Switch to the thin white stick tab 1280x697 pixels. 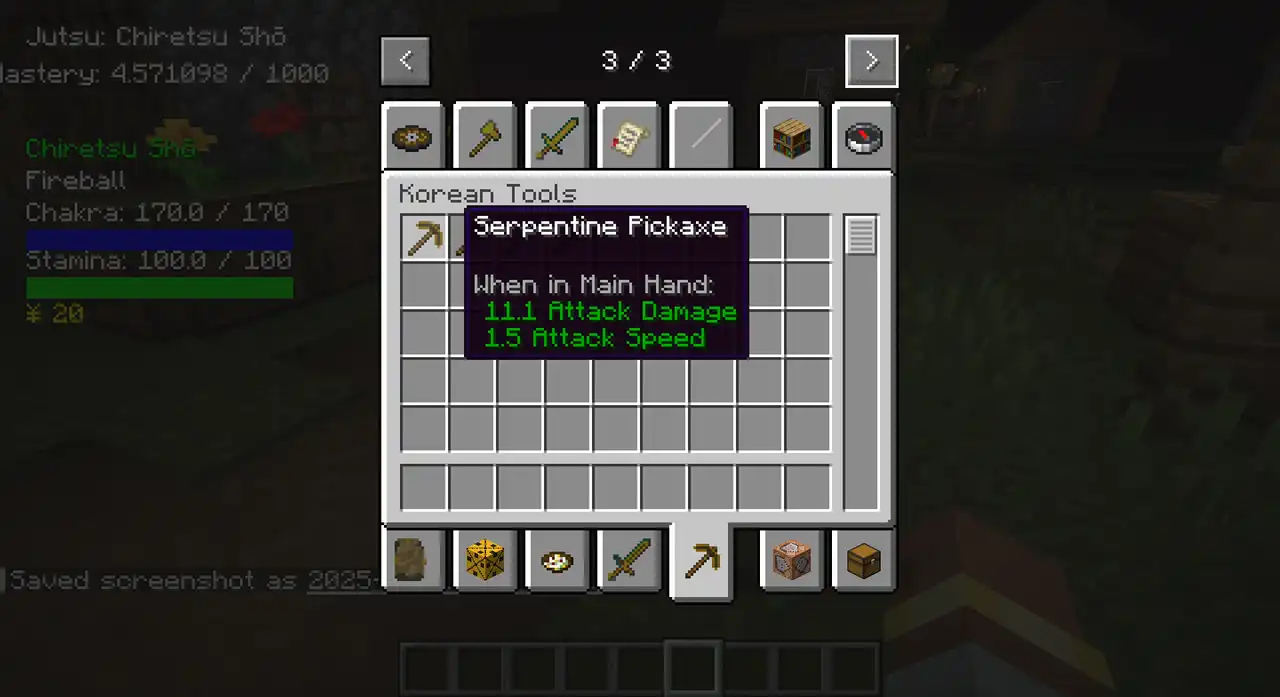[700, 137]
